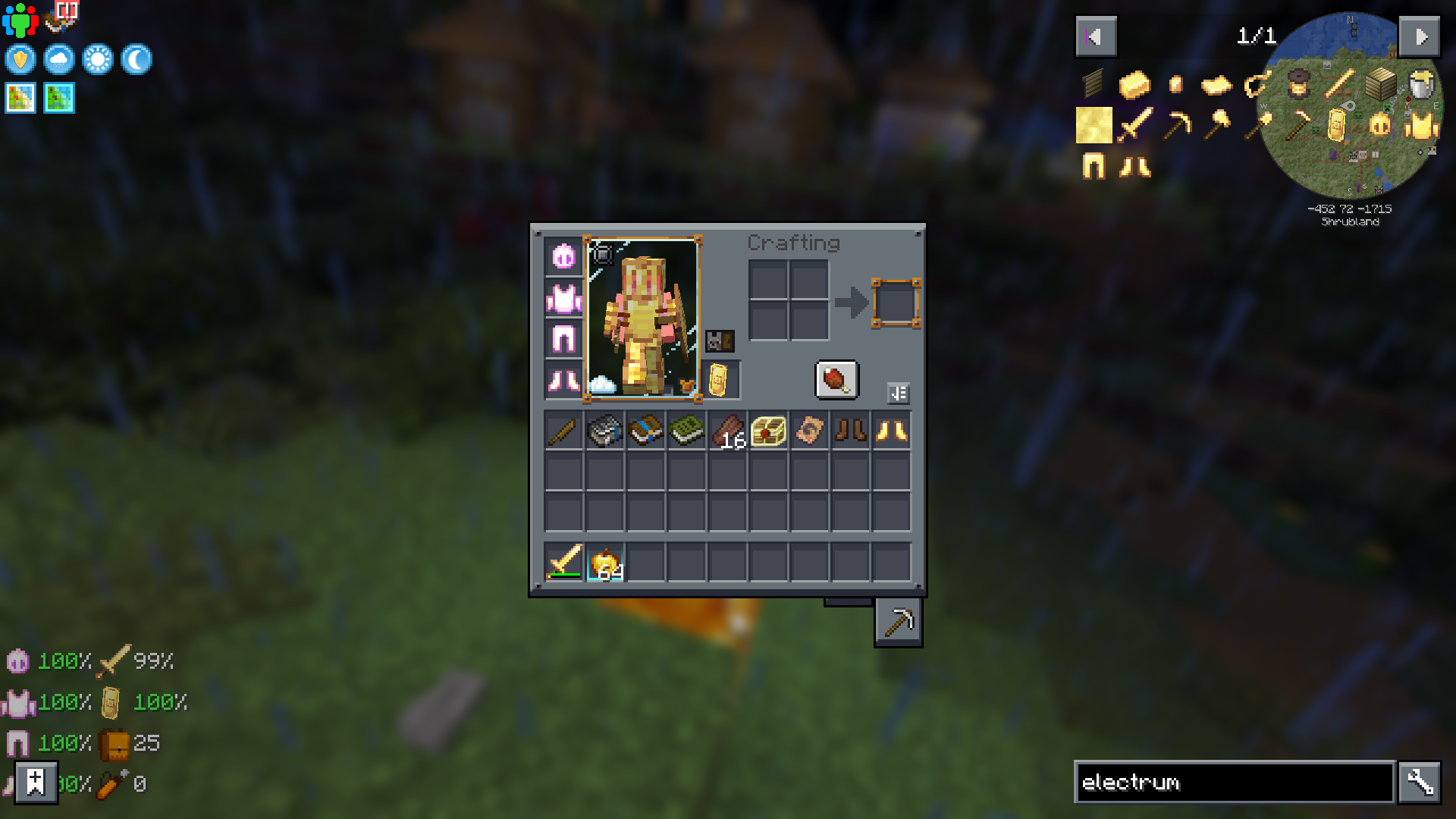Click the electrum pickaxe bookmark below the inventory

click(x=898, y=622)
